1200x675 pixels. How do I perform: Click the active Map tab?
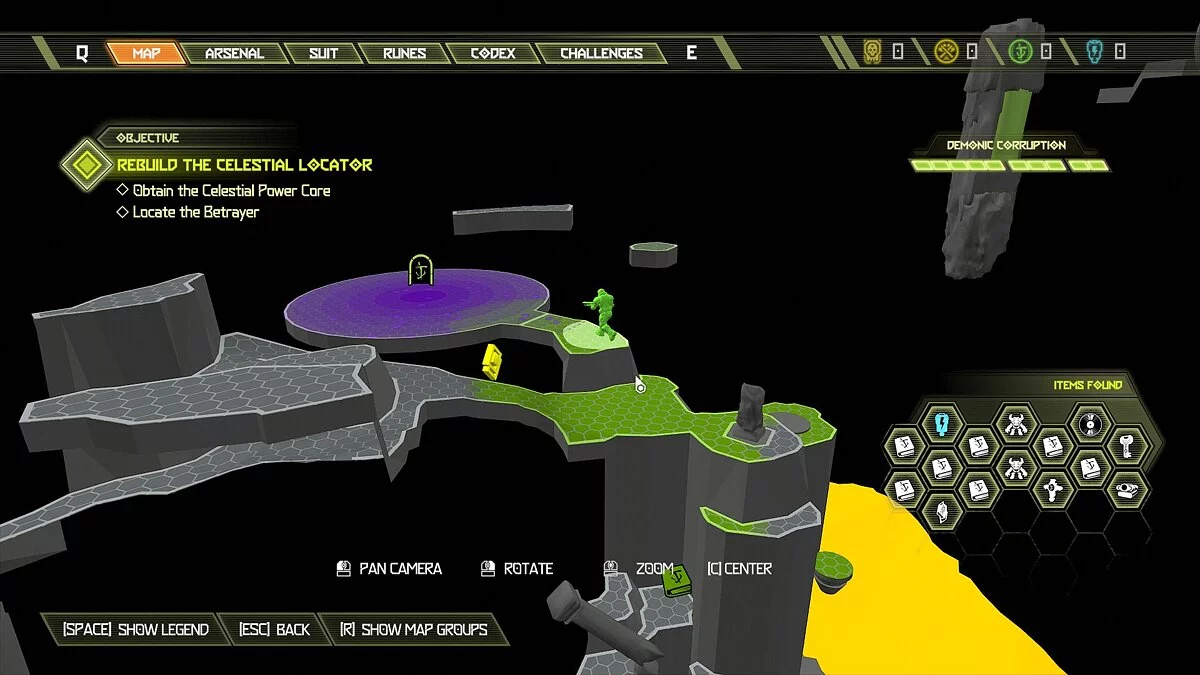pyautogui.click(x=146, y=53)
